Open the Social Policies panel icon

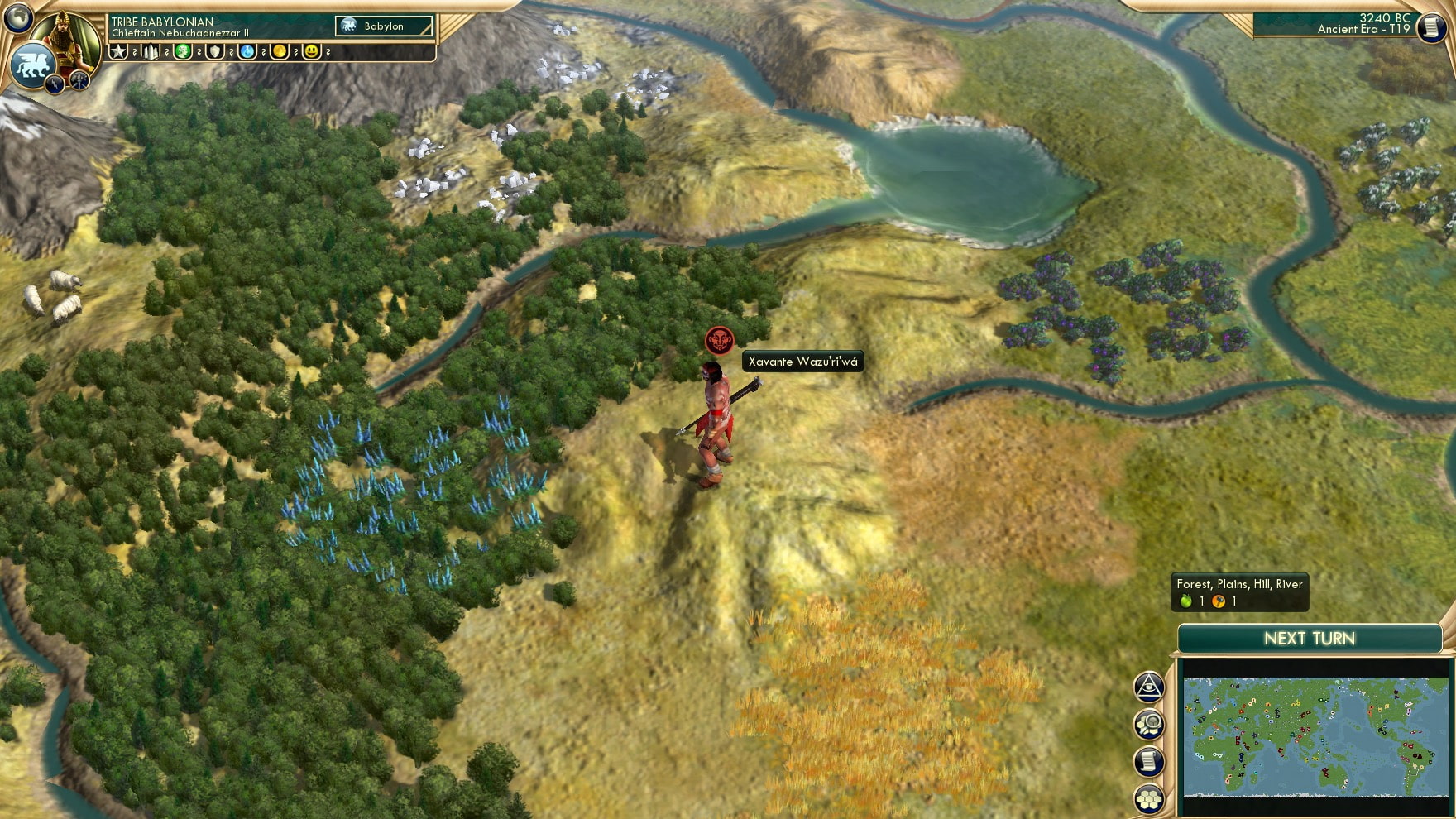(x=1150, y=686)
